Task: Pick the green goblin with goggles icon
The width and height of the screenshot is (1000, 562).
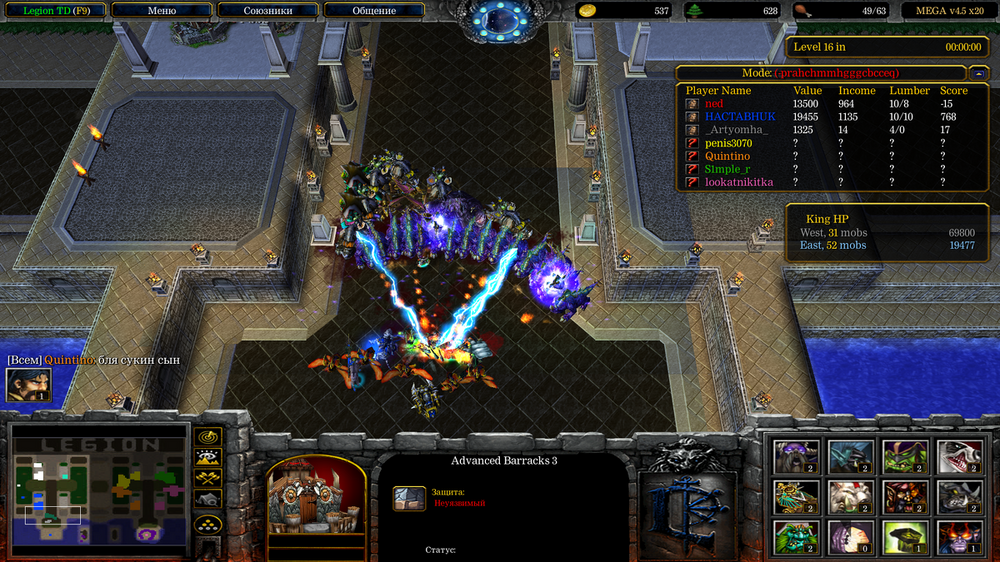Action: (x=905, y=456)
